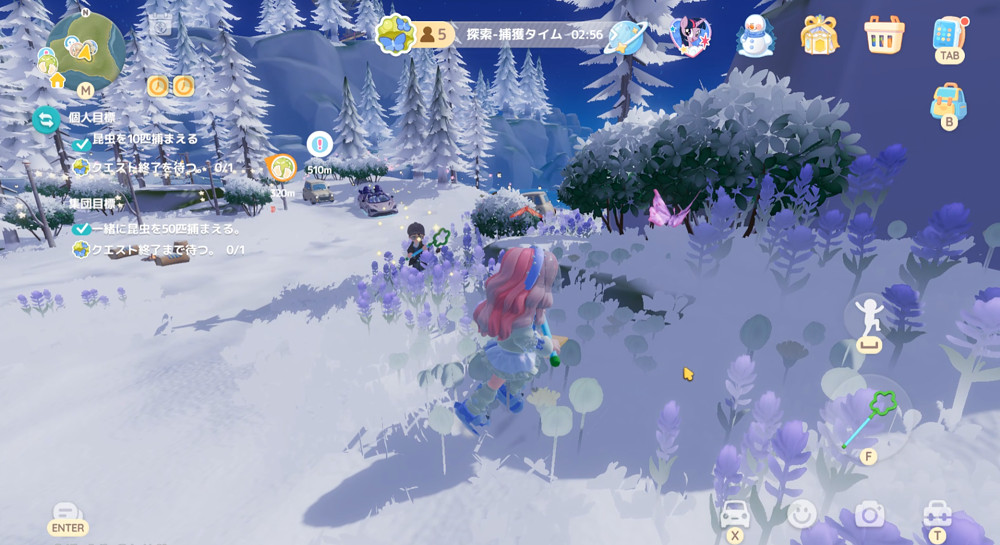Open the smiley emote menu
Image resolution: width=1000 pixels, height=545 pixels.
(802, 514)
